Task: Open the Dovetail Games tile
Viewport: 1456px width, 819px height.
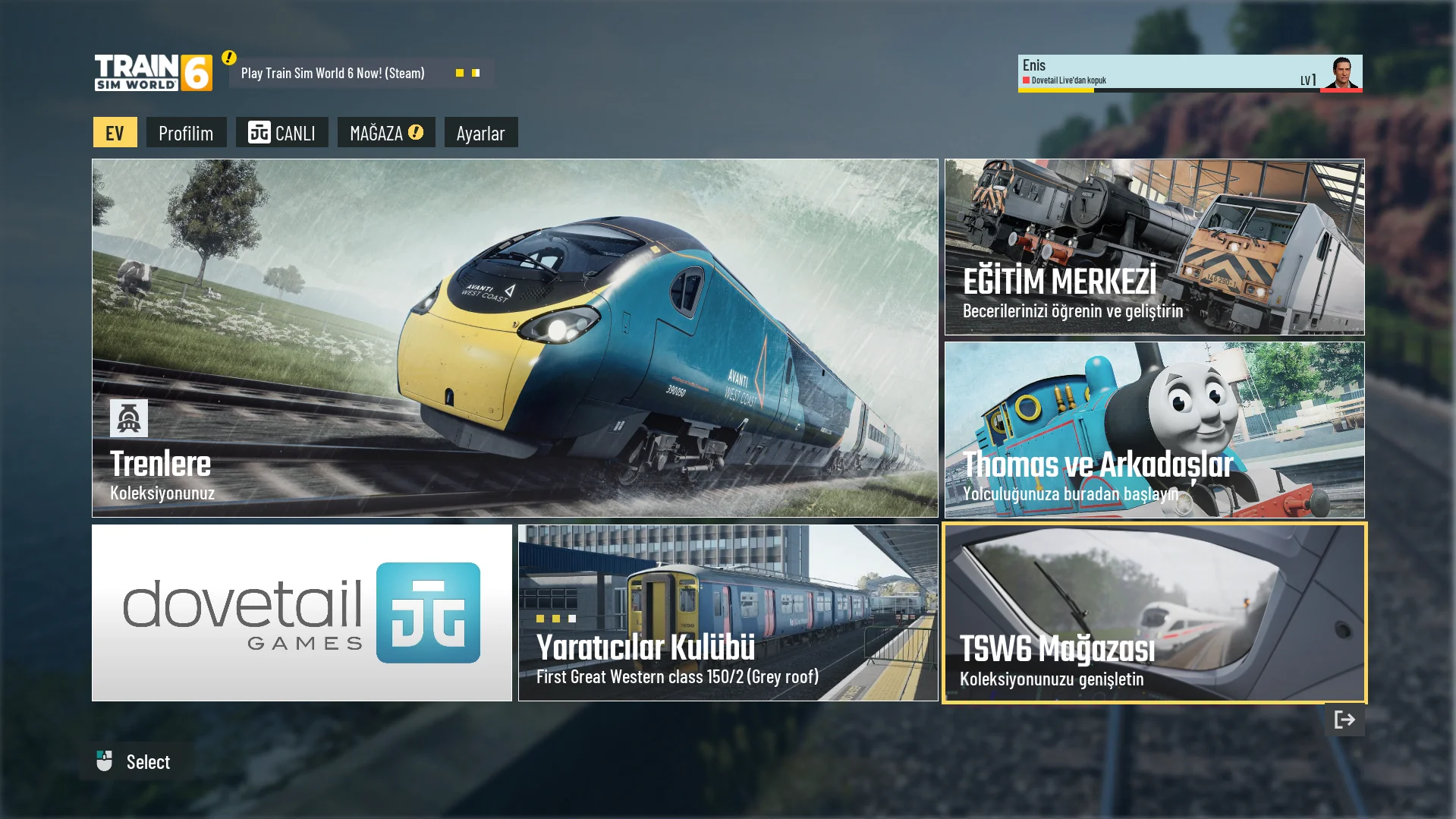Action: pos(301,613)
